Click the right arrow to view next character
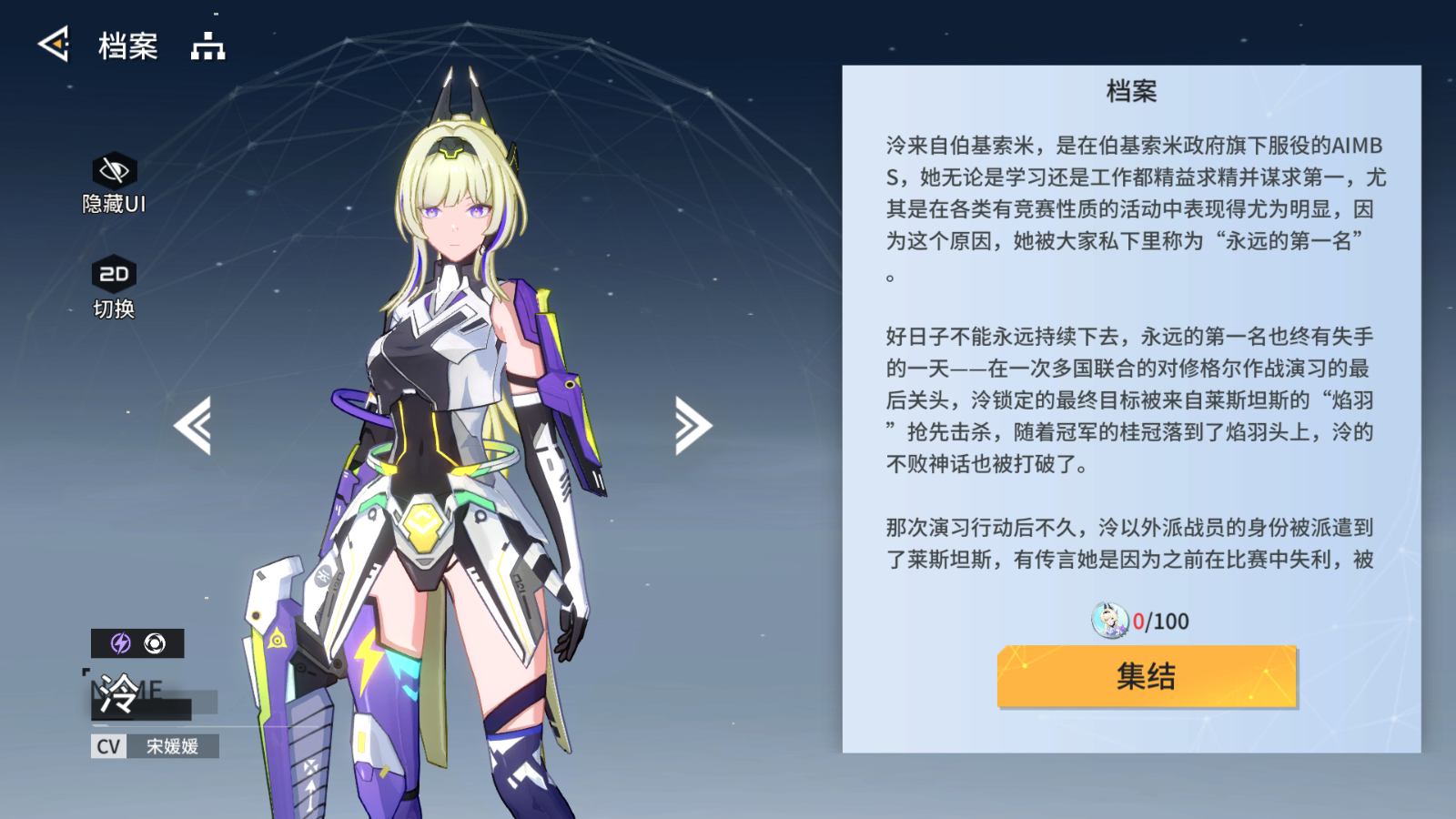 (694, 424)
